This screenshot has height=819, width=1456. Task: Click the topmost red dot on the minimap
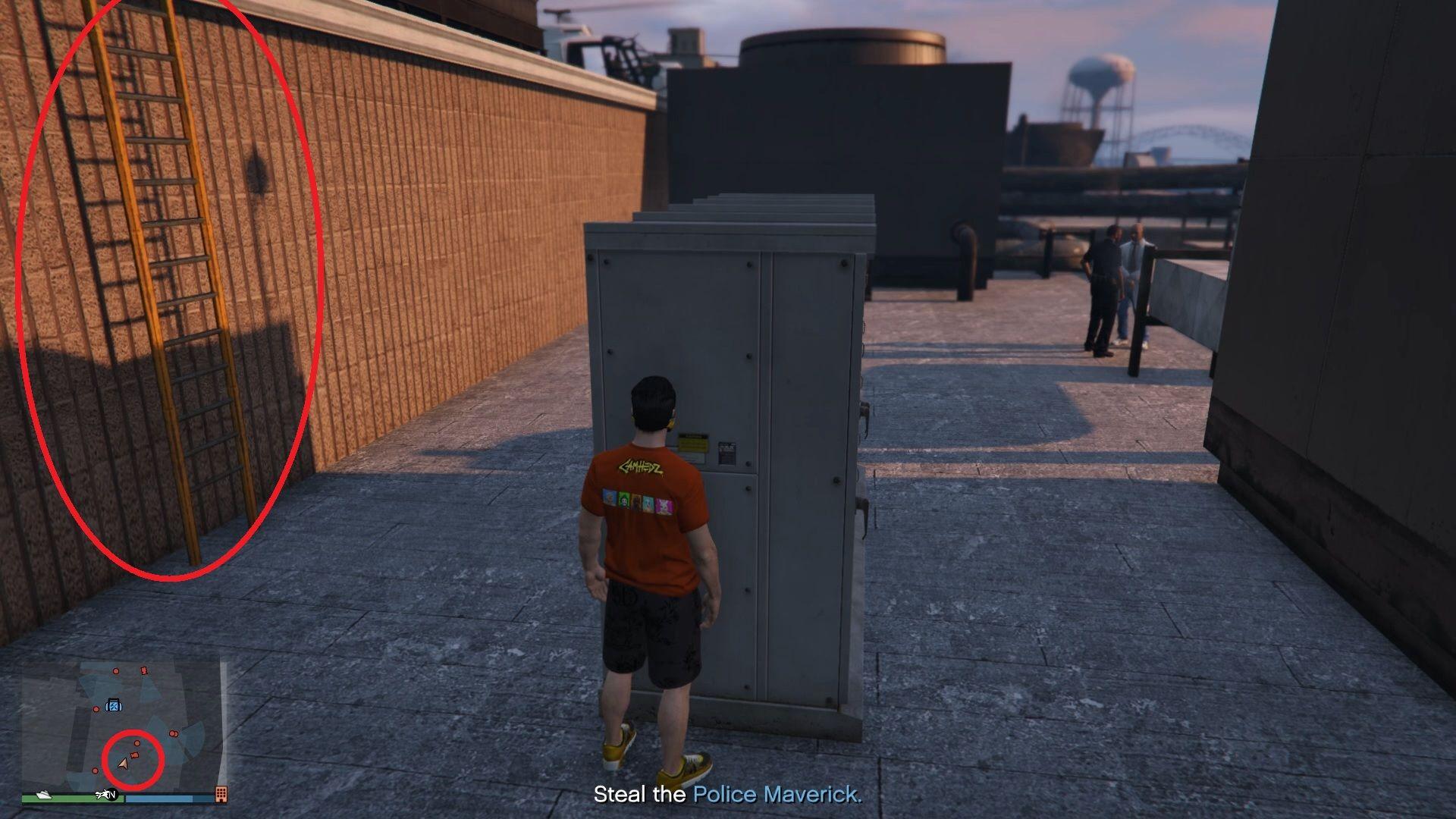tap(115, 671)
